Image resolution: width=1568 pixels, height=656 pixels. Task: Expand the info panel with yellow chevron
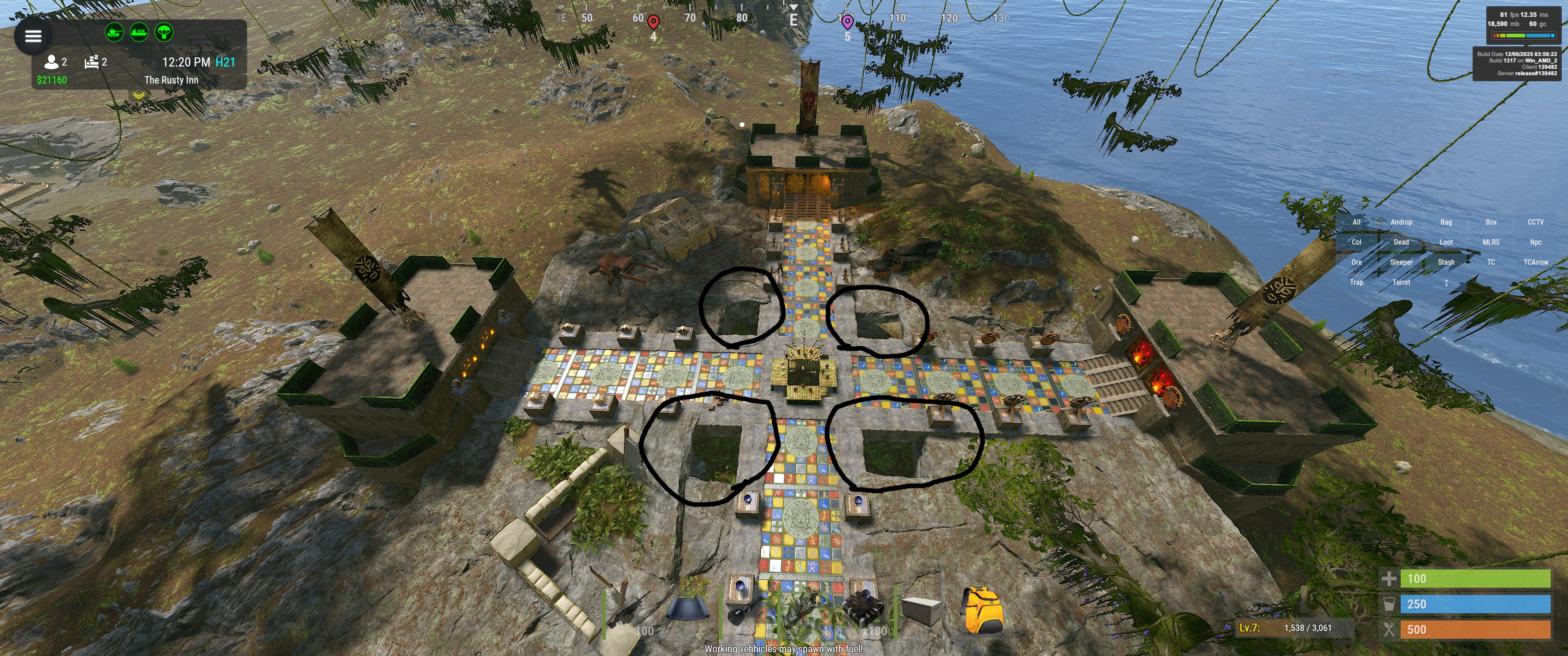point(139,96)
